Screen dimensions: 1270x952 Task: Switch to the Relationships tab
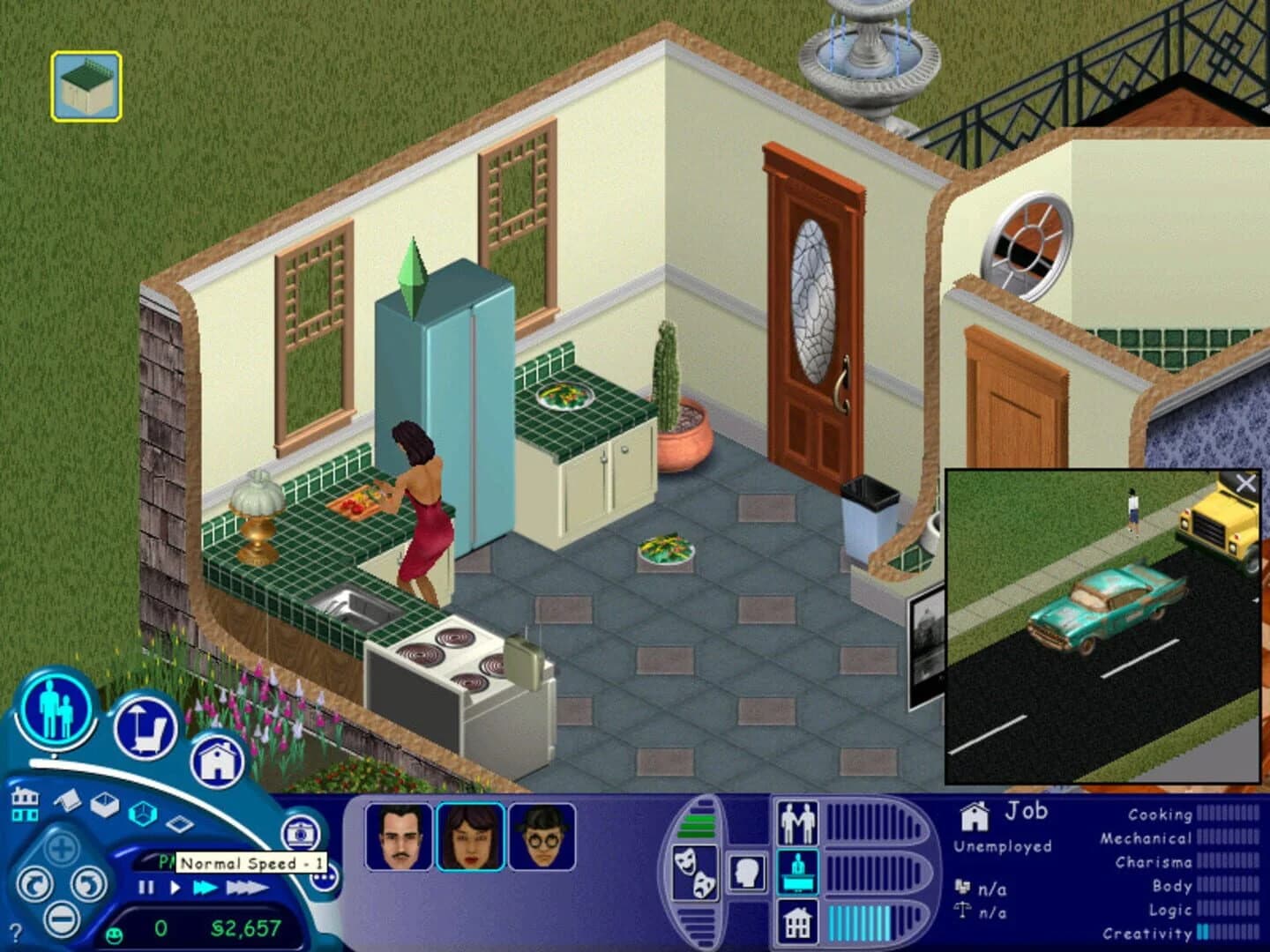click(x=798, y=822)
